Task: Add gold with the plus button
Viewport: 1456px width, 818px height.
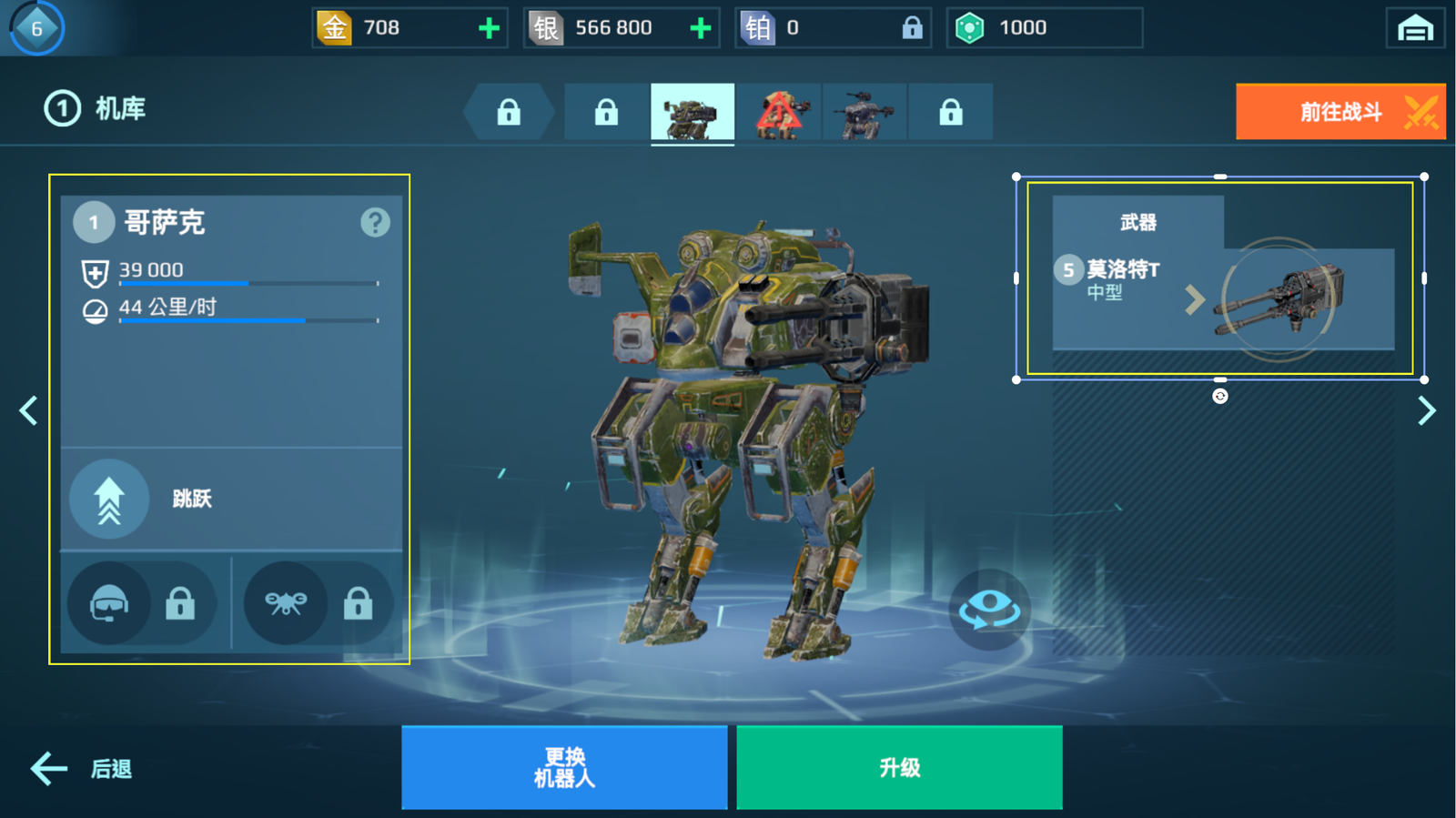Action: (x=489, y=28)
